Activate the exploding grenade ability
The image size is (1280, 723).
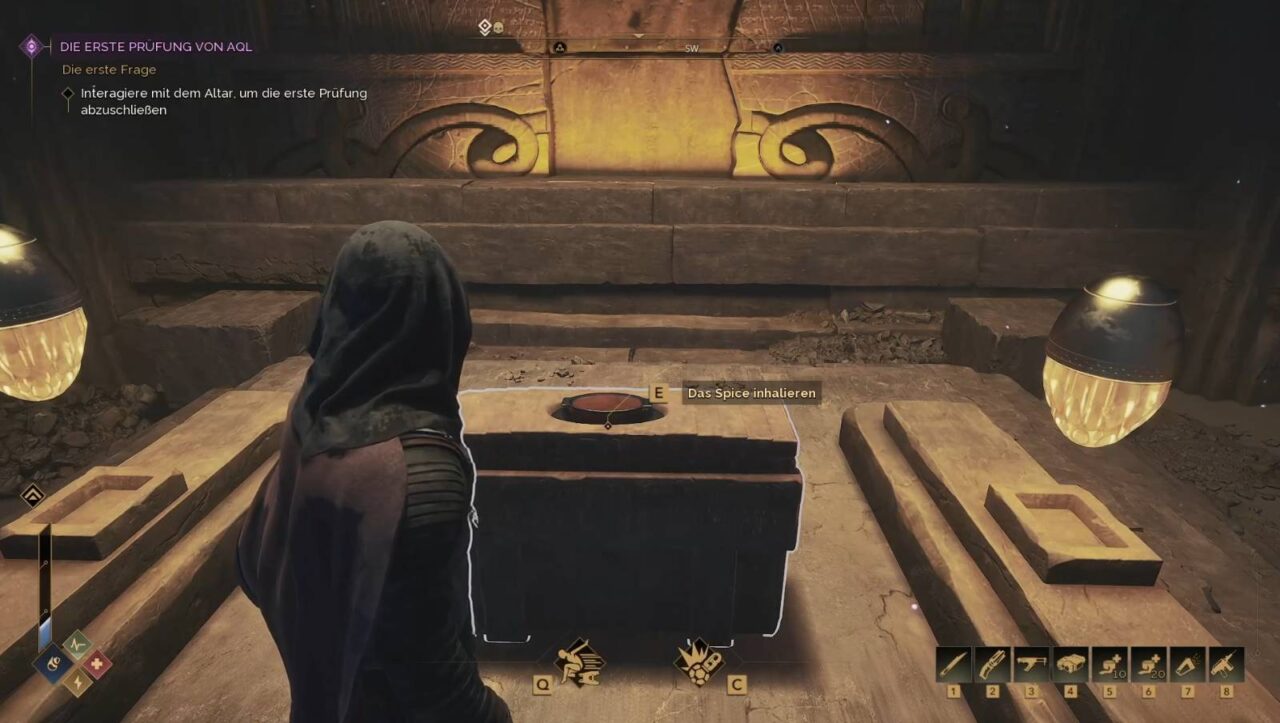coord(699,661)
